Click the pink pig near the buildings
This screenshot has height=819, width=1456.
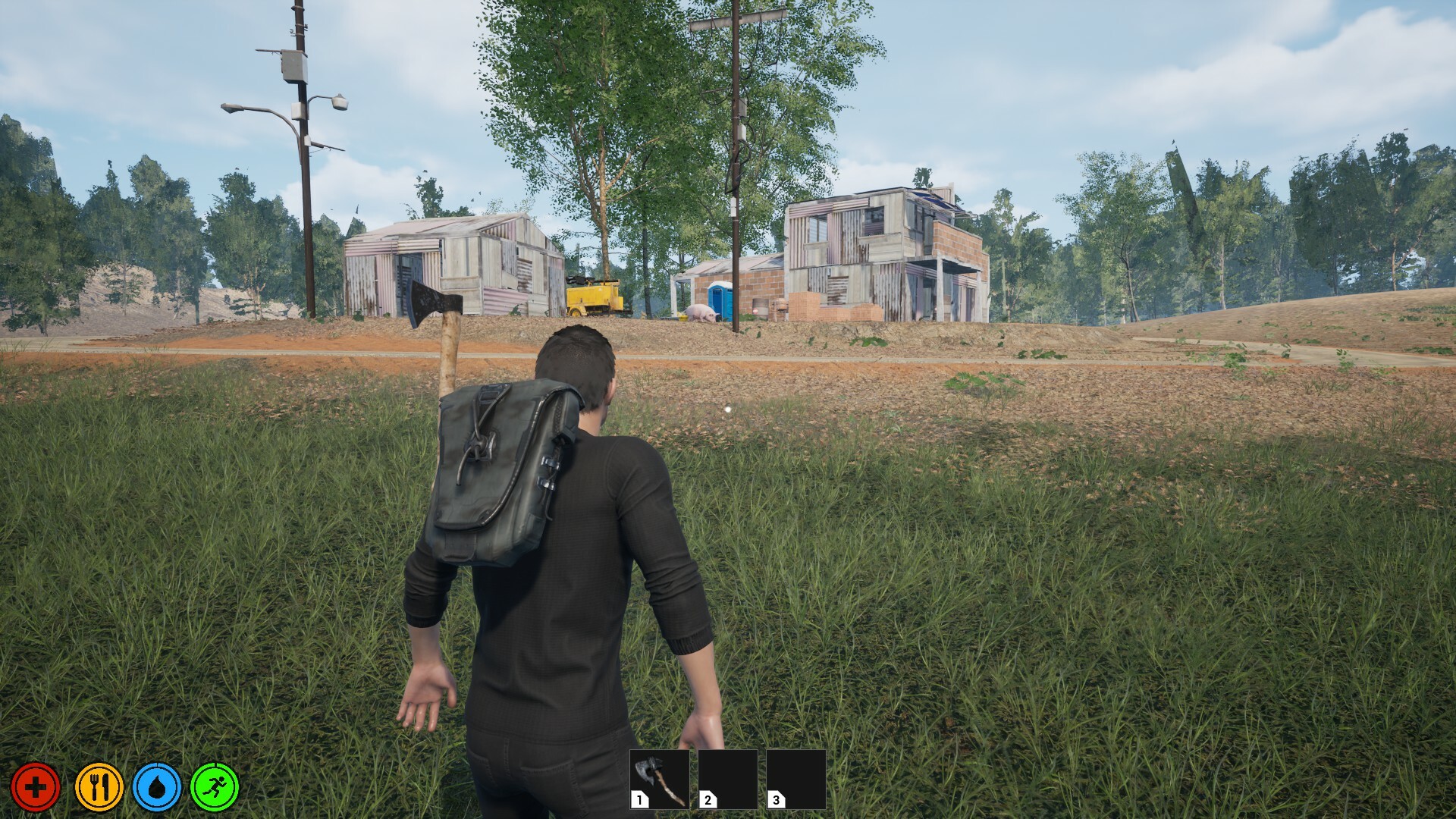[701, 311]
